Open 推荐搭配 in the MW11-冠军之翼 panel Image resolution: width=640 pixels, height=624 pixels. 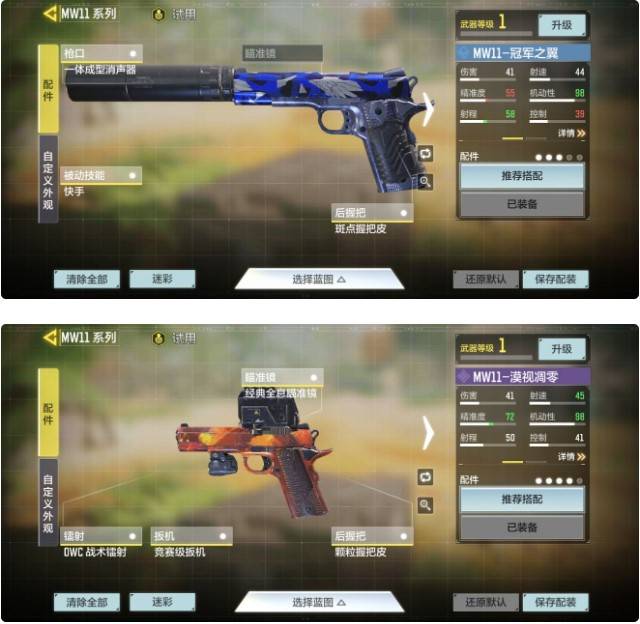tap(521, 177)
